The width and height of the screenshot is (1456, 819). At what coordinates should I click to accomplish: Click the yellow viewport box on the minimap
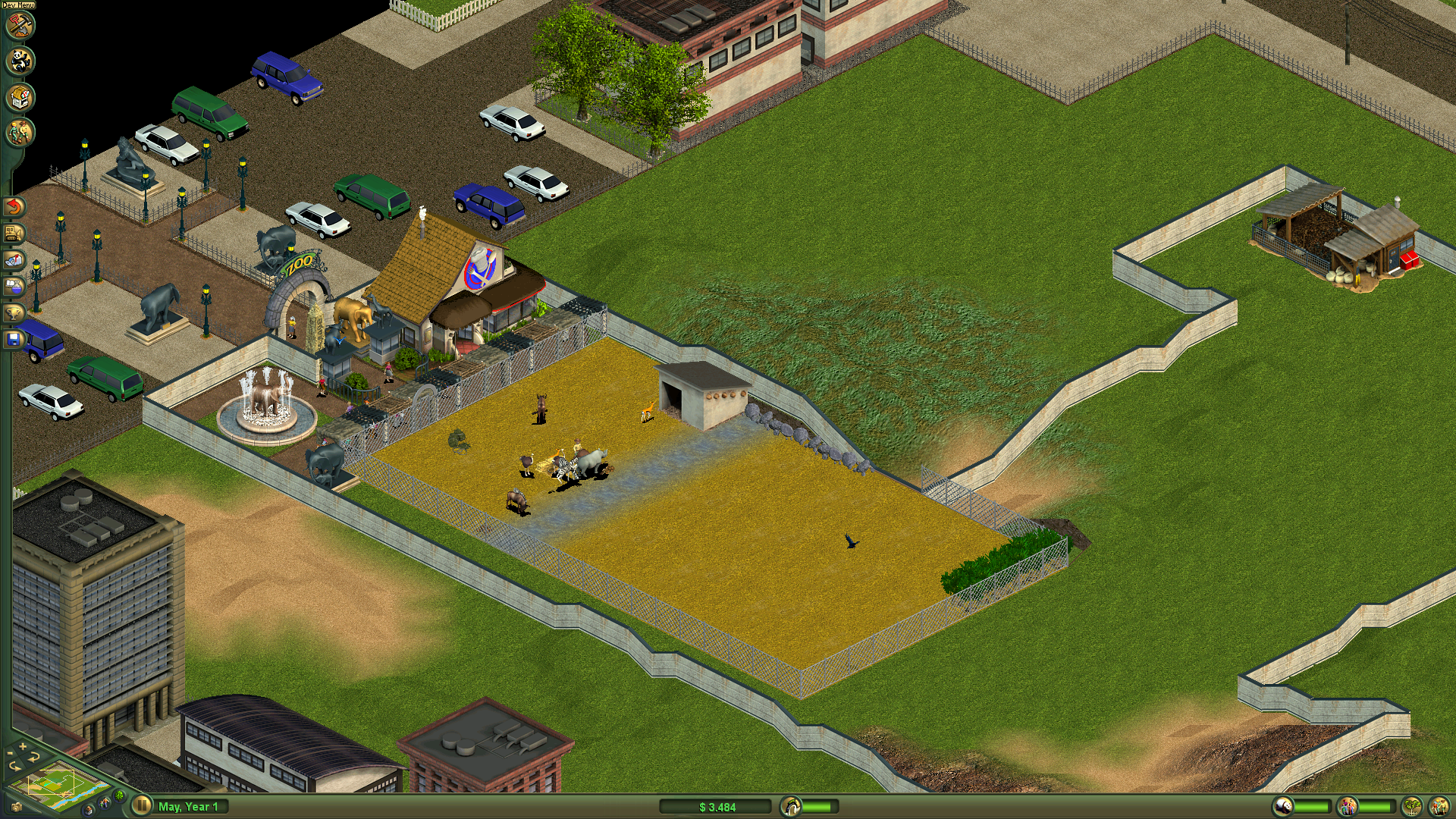52,782
